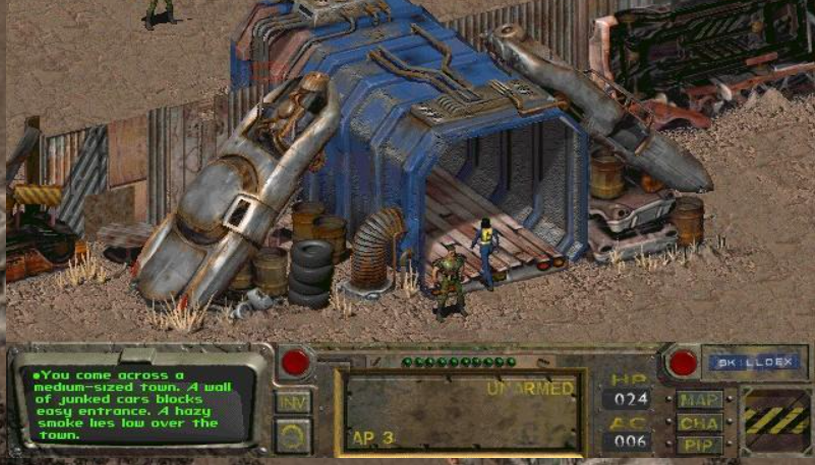Click the red button next to Skilldex
The image size is (815, 465).
point(683,362)
